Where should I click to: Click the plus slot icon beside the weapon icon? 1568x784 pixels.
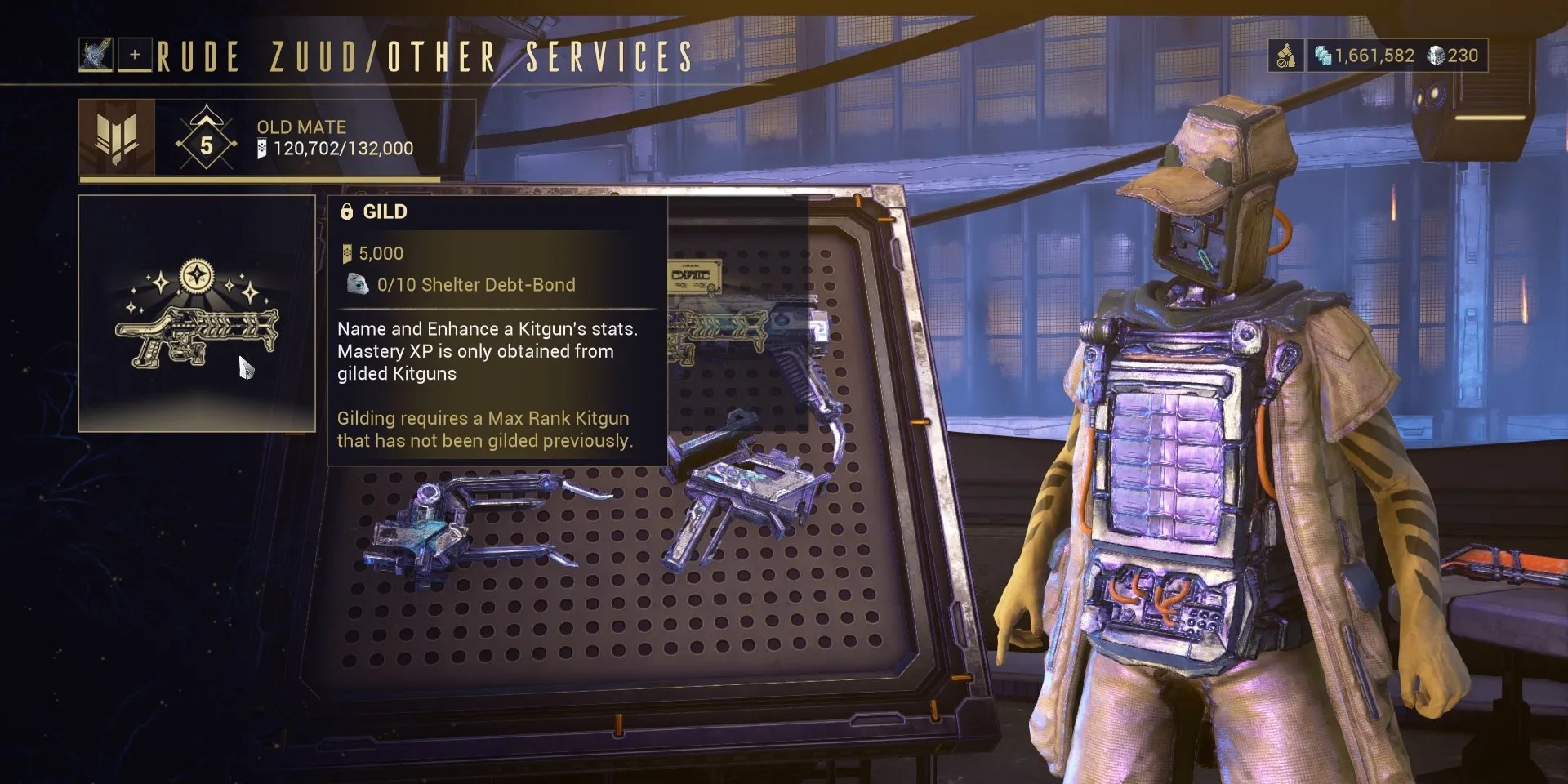pos(135,54)
